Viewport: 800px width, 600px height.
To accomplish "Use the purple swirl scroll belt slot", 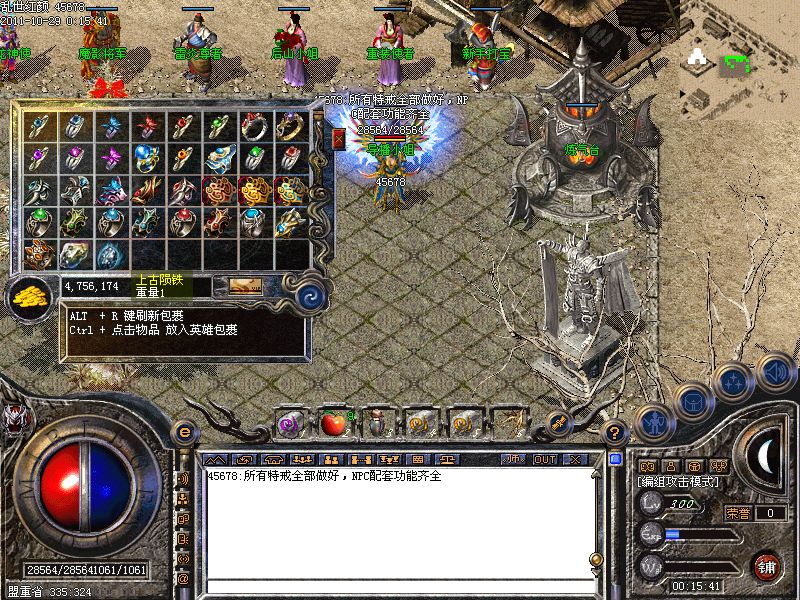I will pos(291,423).
